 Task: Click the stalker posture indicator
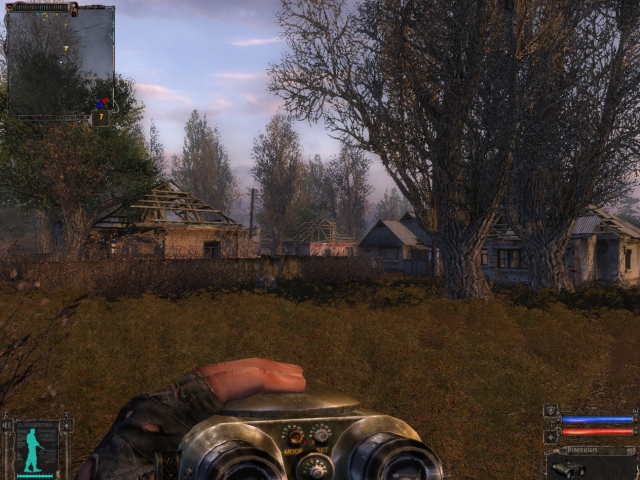(35, 449)
